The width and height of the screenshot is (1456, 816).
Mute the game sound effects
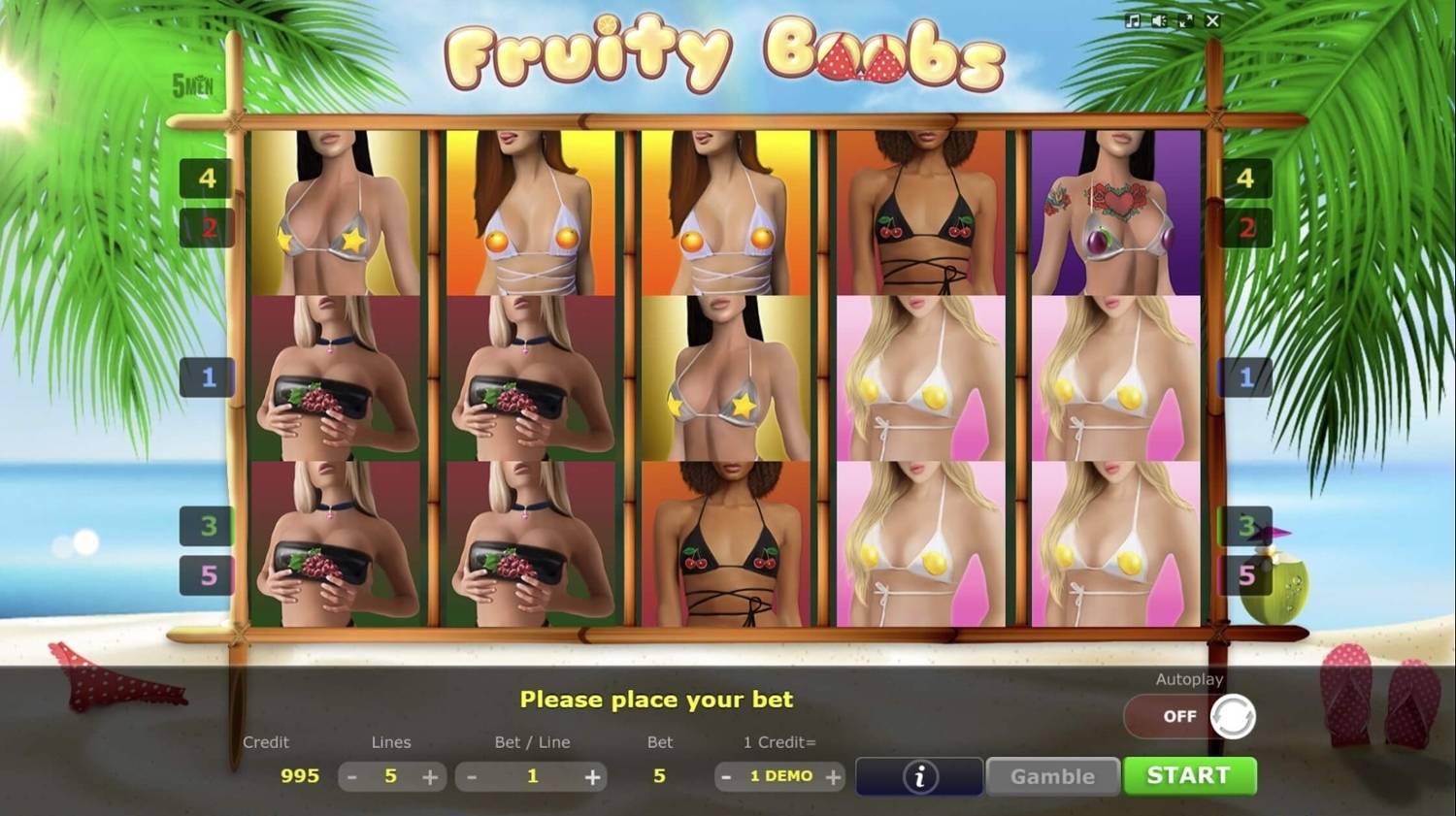click(x=1158, y=20)
